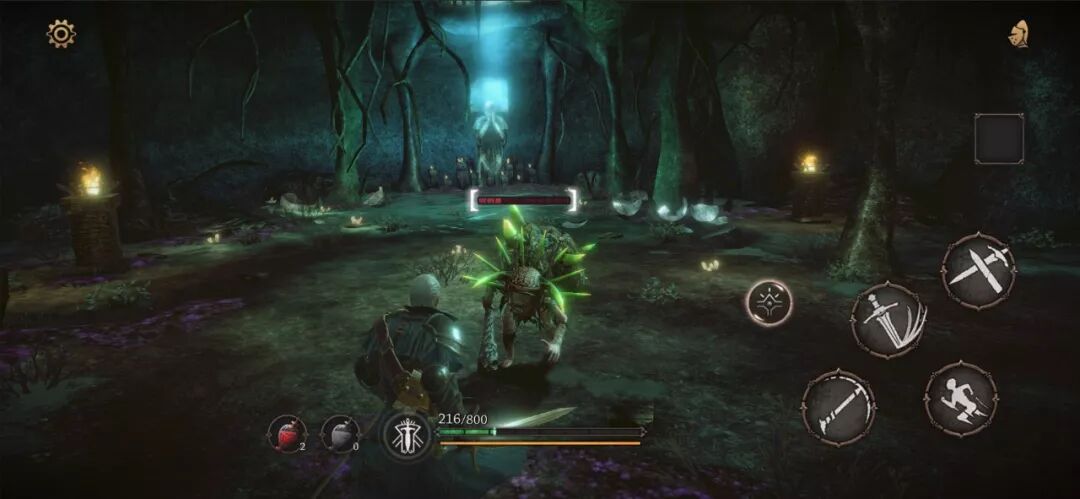Screen dimensions: 1080x499
Task: Open the knight helmet character menu
Action: (1019, 33)
